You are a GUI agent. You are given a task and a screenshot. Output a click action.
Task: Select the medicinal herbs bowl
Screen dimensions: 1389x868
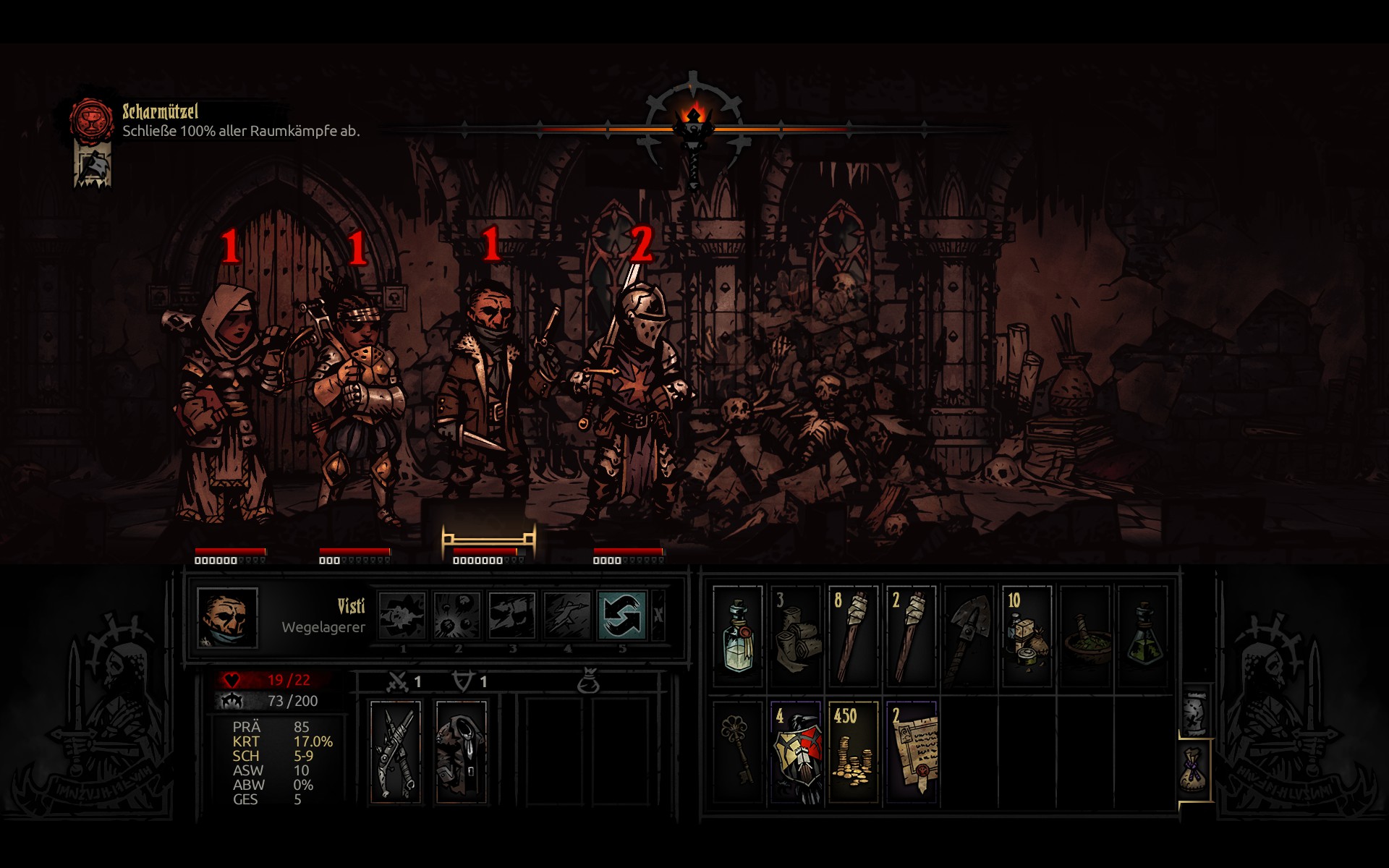tap(1085, 636)
